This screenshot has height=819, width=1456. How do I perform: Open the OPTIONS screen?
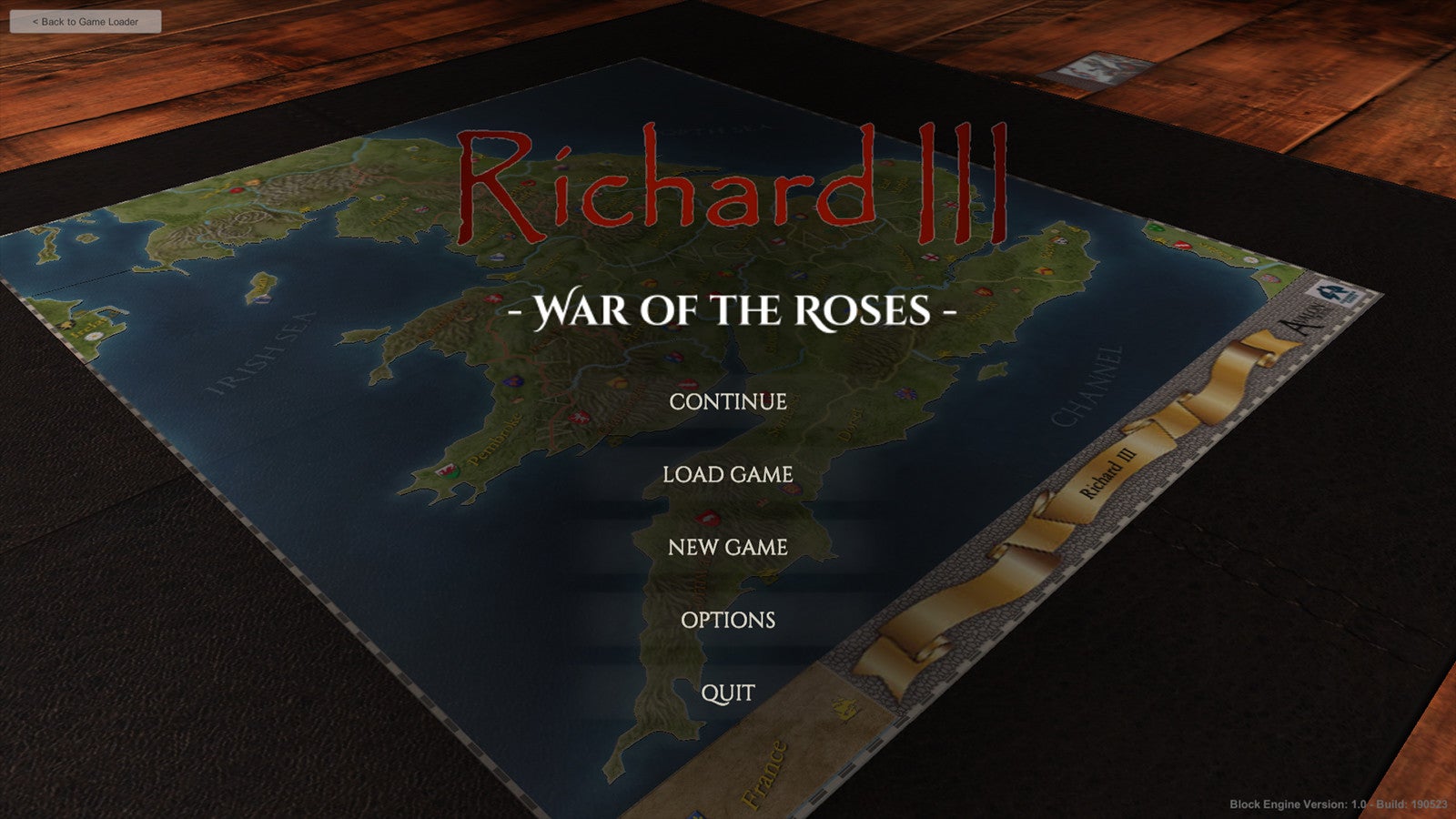tap(728, 620)
